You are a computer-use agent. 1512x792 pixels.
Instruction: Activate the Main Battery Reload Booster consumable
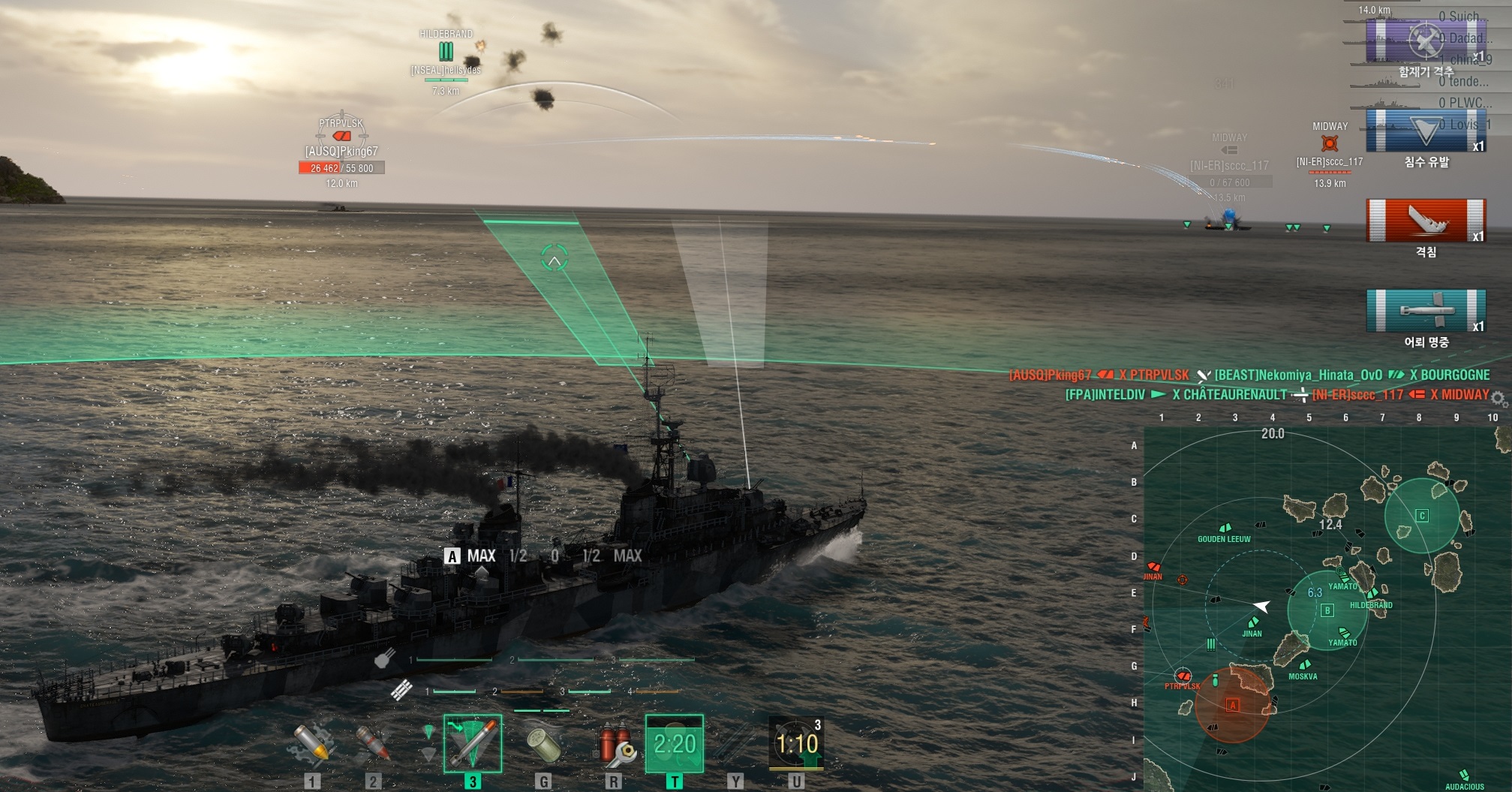pos(797,743)
